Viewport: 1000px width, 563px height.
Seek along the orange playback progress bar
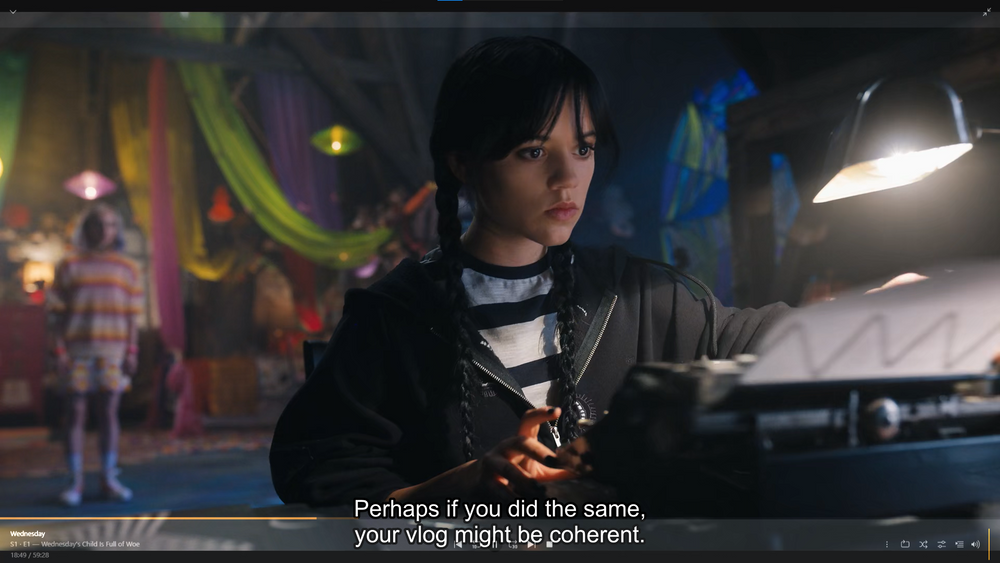pos(158,518)
